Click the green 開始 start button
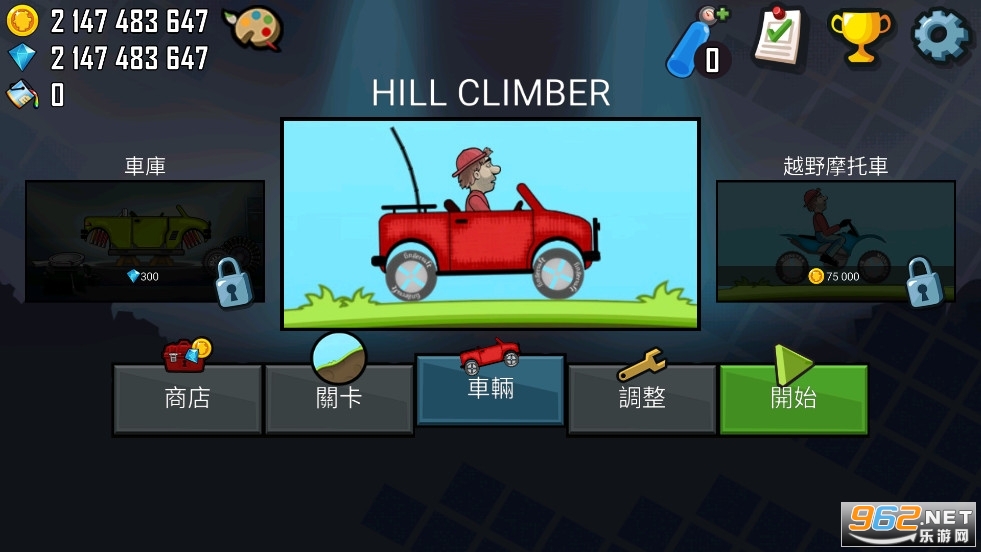981x552 pixels. pyautogui.click(x=793, y=397)
